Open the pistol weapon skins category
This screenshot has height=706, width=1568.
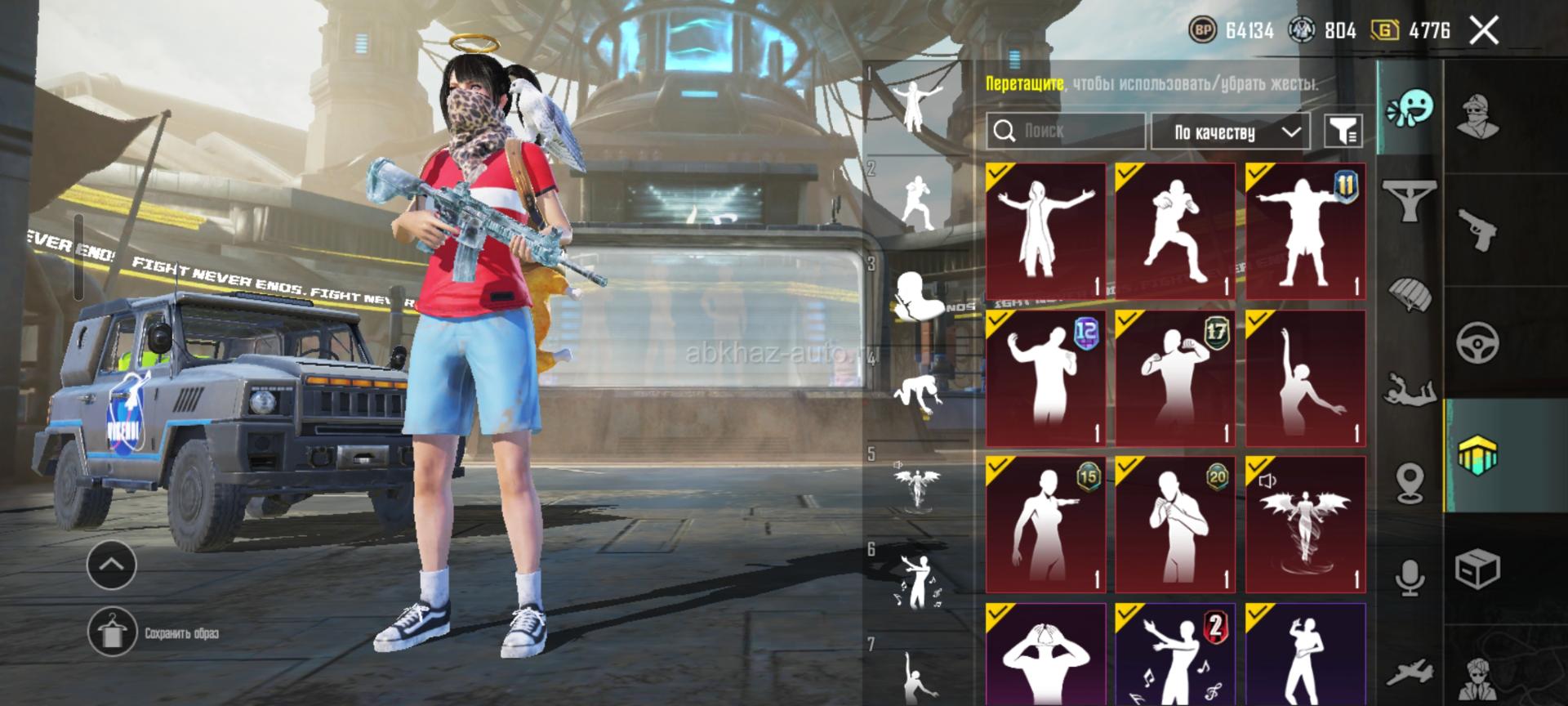click(x=1477, y=230)
